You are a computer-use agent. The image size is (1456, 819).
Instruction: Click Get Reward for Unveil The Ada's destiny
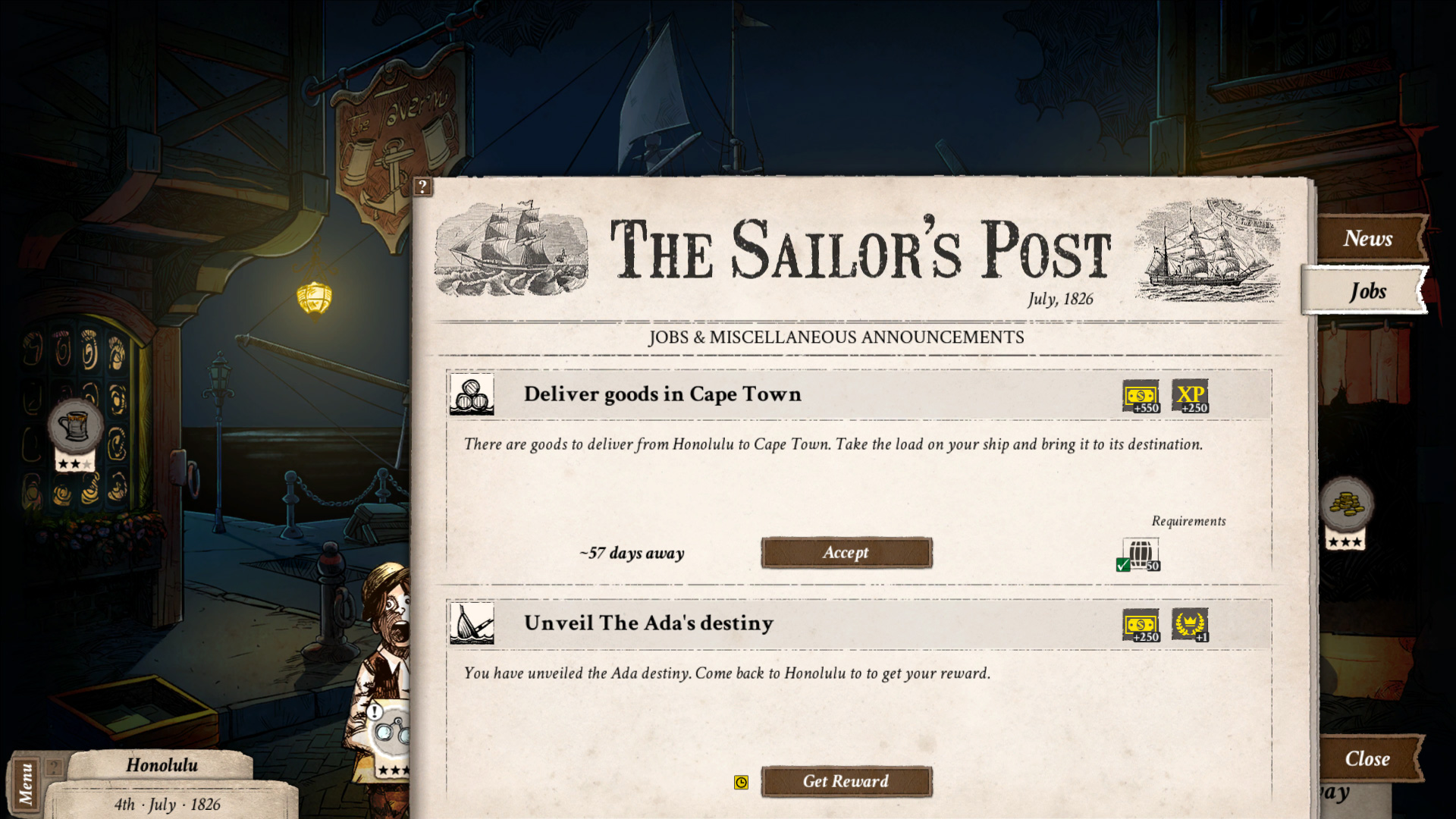pos(846,782)
